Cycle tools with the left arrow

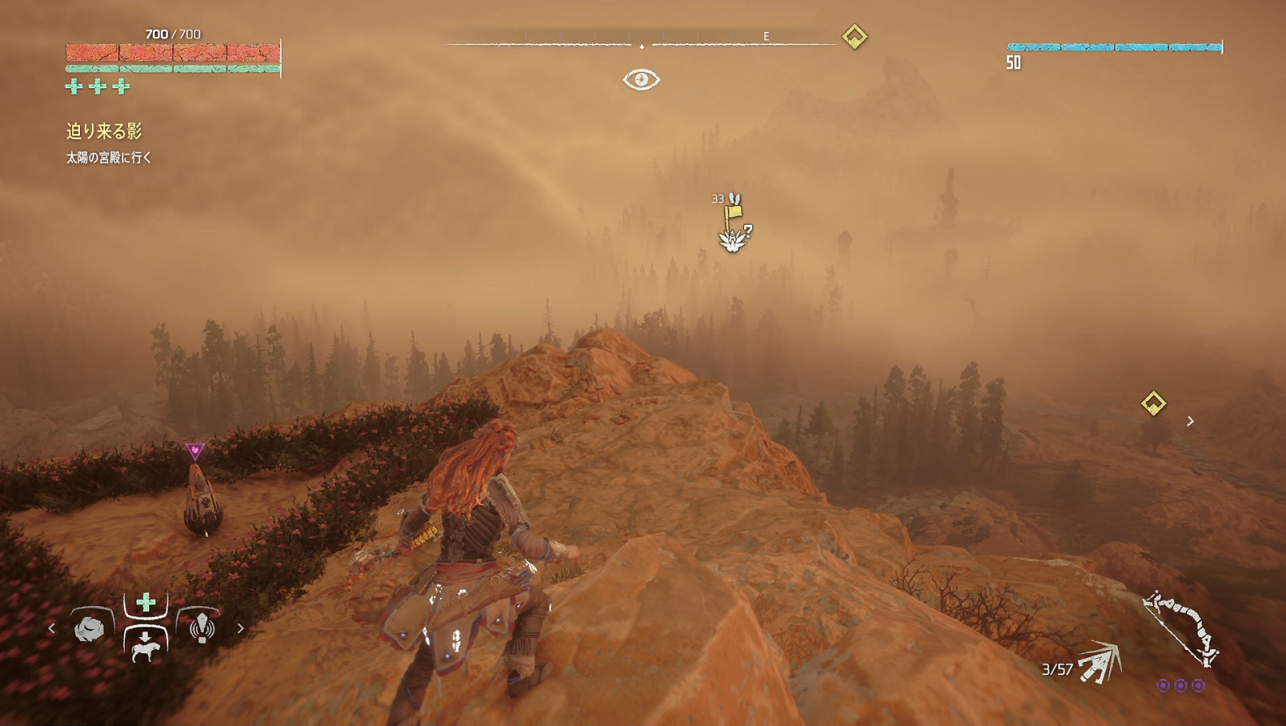coord(52,629)
